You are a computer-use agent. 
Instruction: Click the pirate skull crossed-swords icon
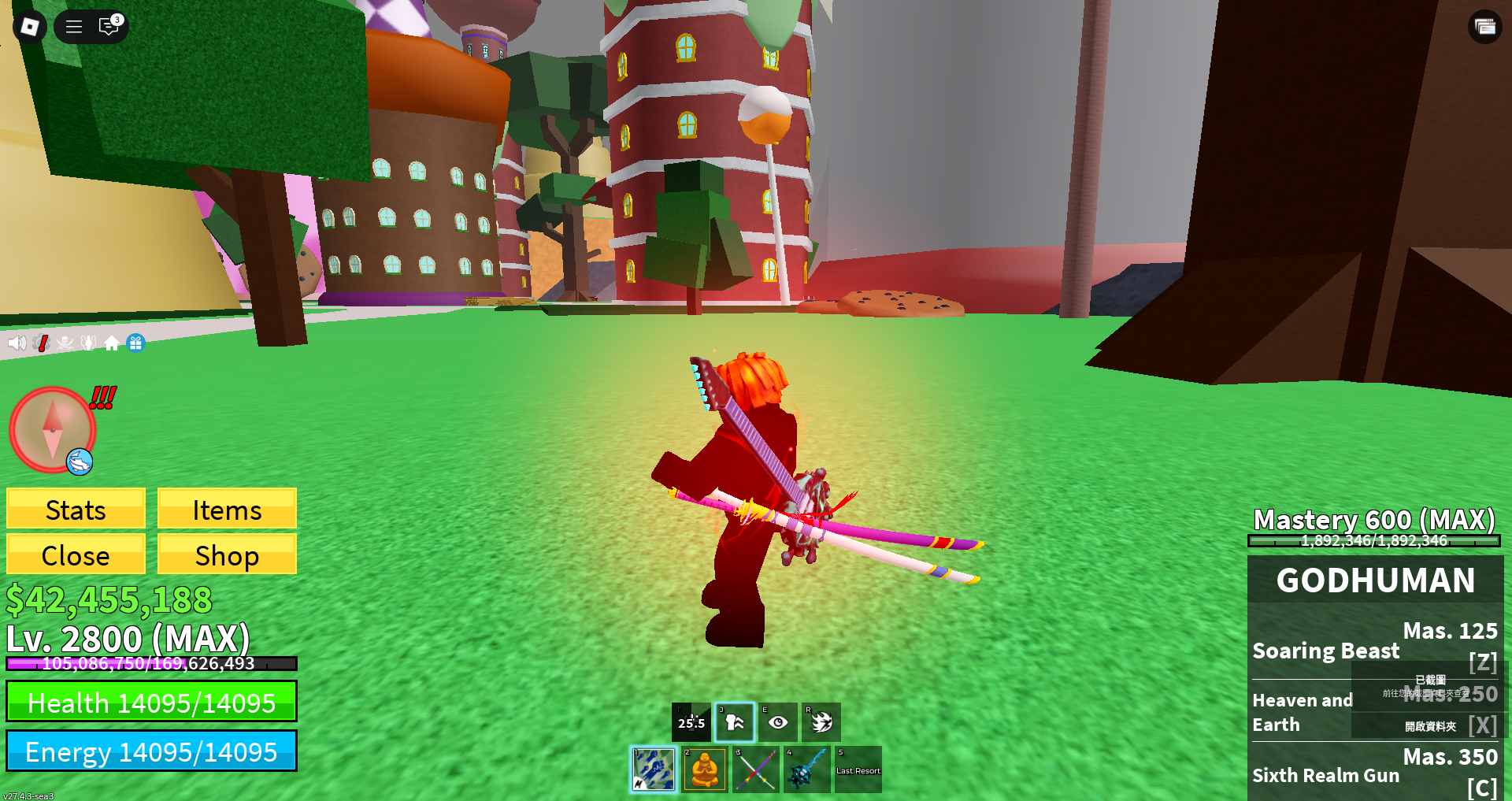(65, 343)
